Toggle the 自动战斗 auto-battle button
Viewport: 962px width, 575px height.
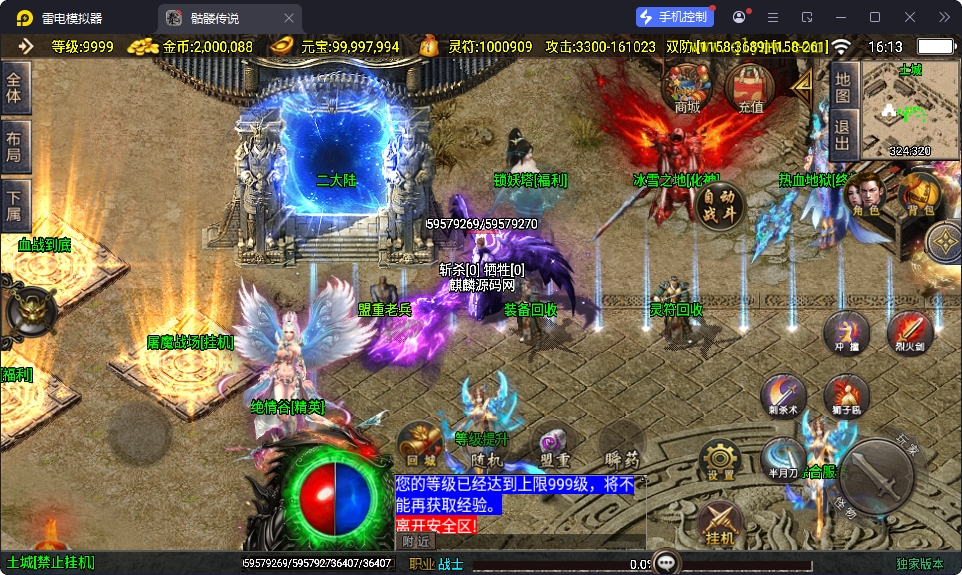point(721,205)
